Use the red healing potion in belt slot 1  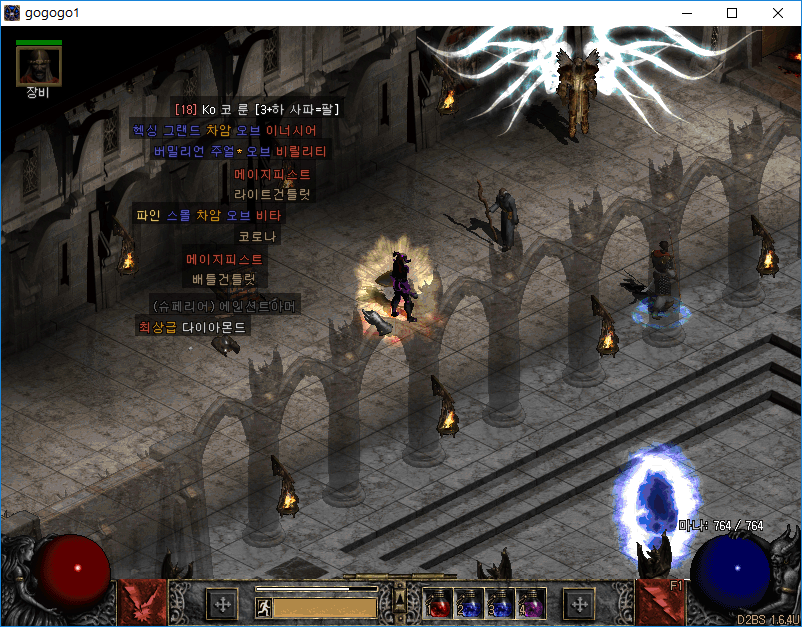point(438,604)
